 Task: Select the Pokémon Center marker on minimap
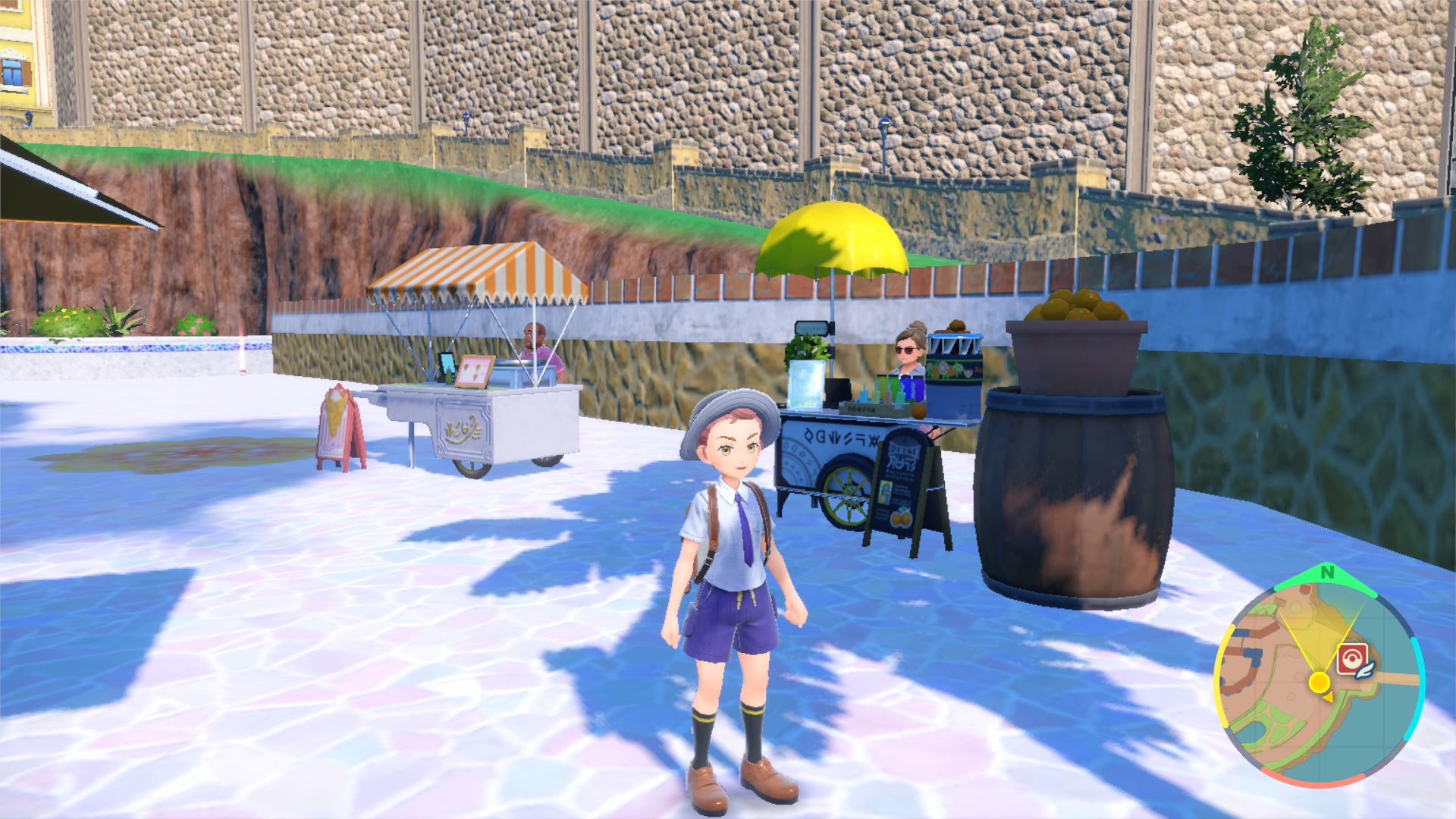coord(1351,657)
